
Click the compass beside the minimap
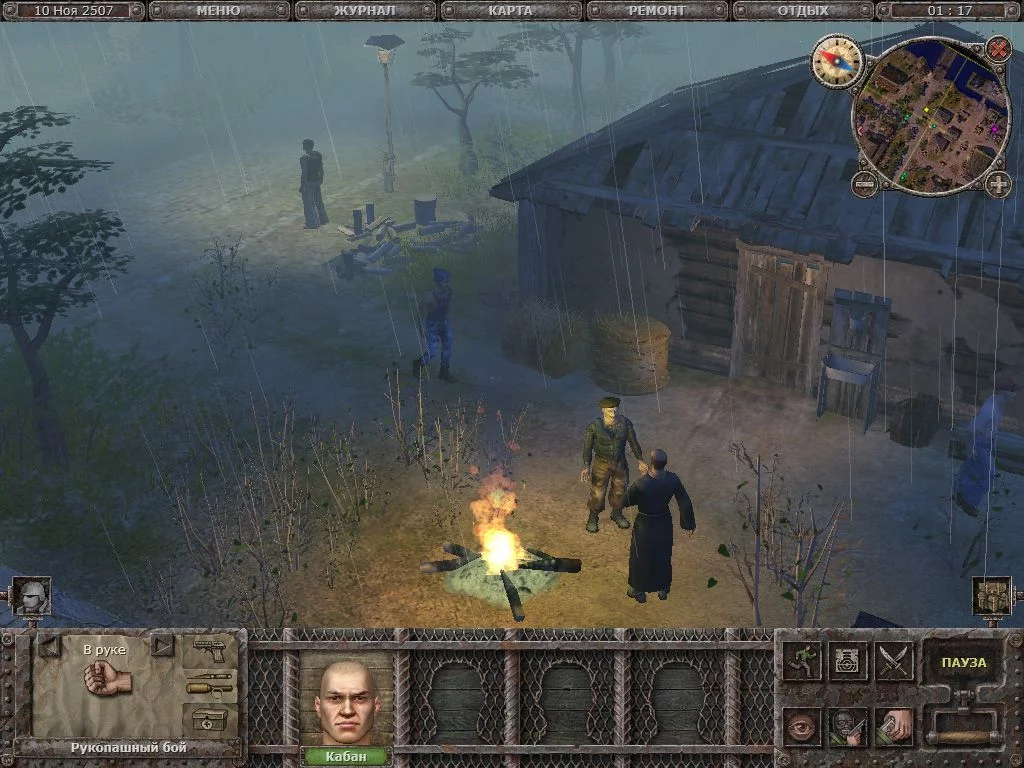click(x=836, y=60)
